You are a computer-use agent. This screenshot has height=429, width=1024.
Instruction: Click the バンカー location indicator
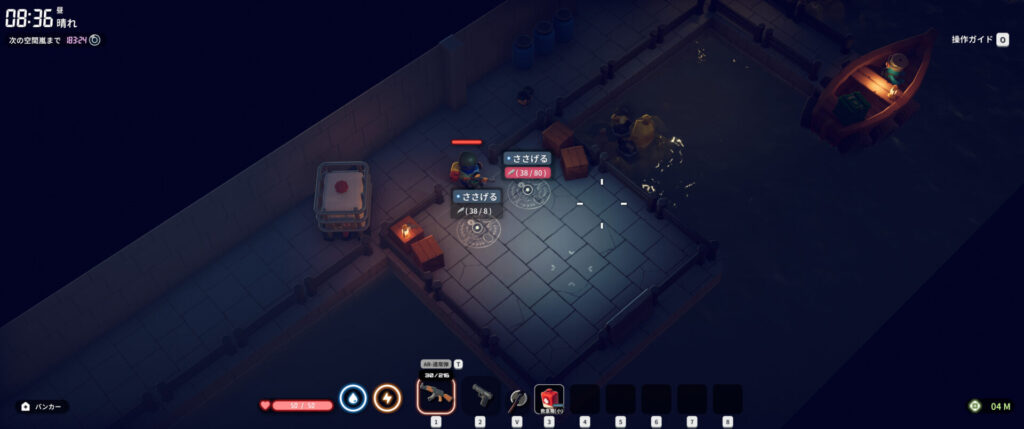[x=43, y=407]
